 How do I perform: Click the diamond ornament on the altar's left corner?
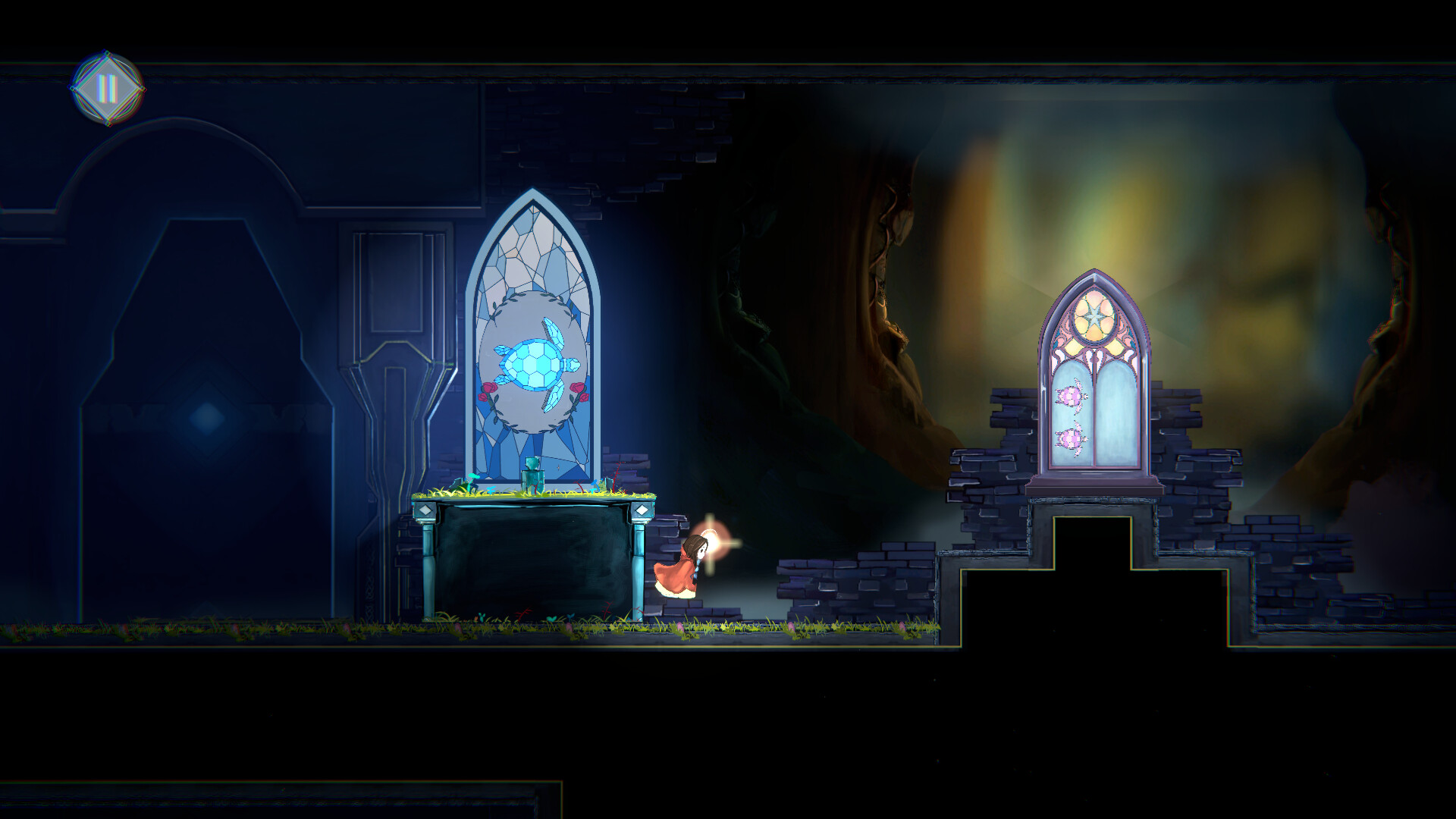425,509
